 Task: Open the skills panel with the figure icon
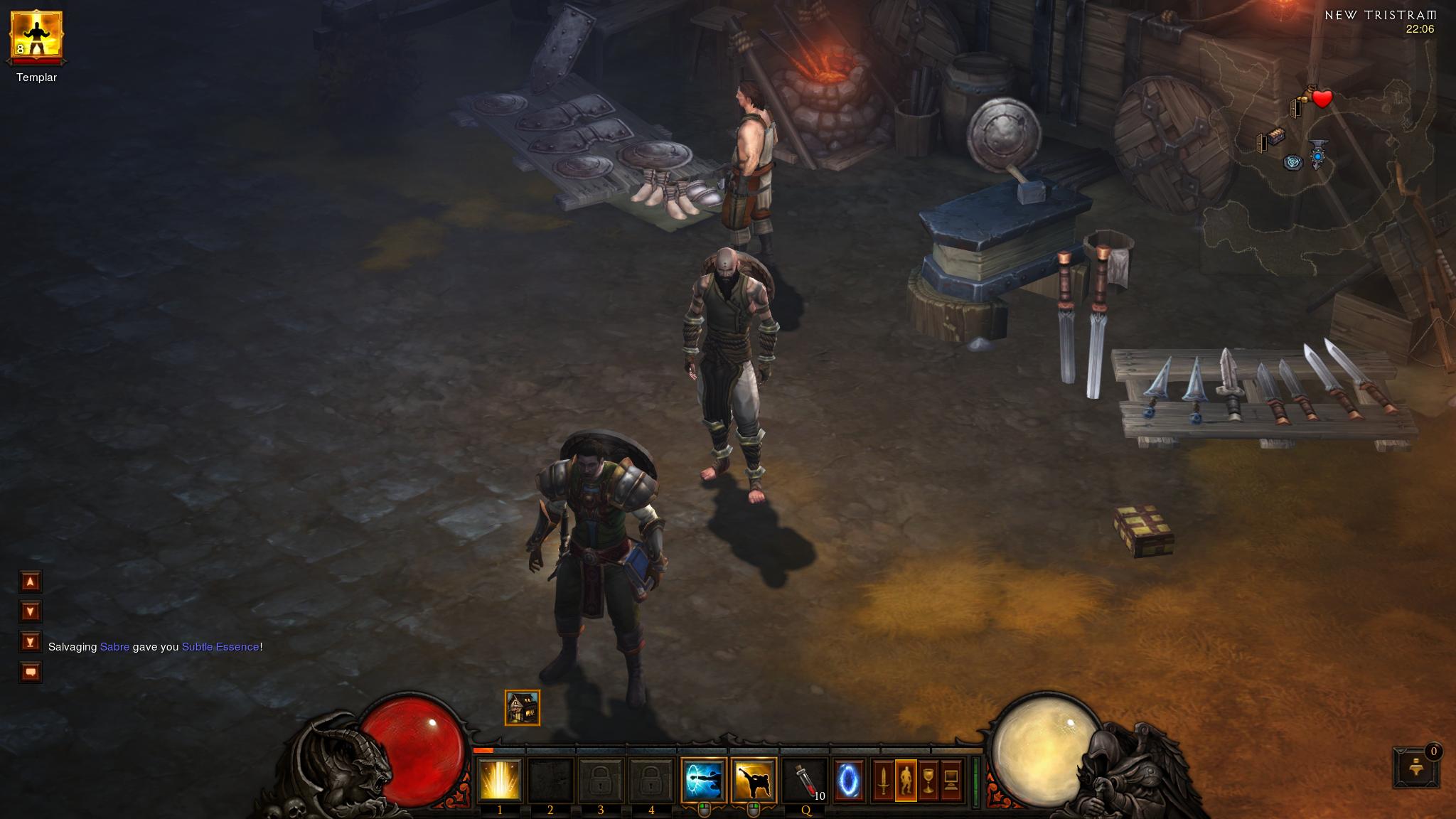click(x=906, y=781)
